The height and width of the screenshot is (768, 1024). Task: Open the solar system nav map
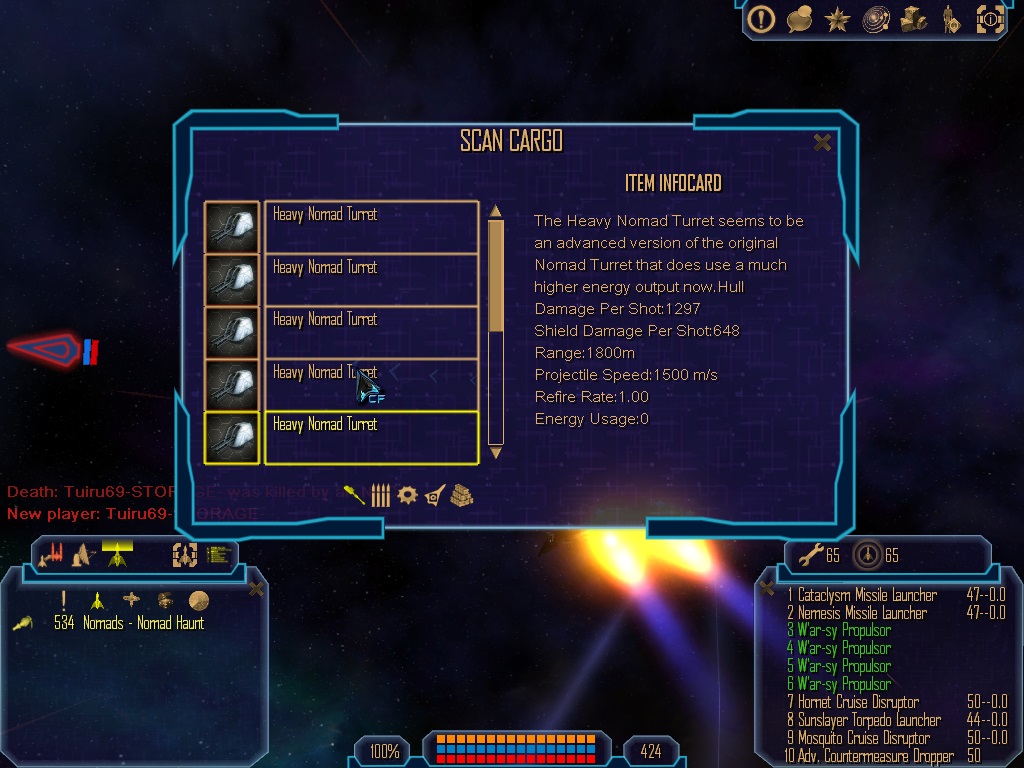click(x=876, y=19)
